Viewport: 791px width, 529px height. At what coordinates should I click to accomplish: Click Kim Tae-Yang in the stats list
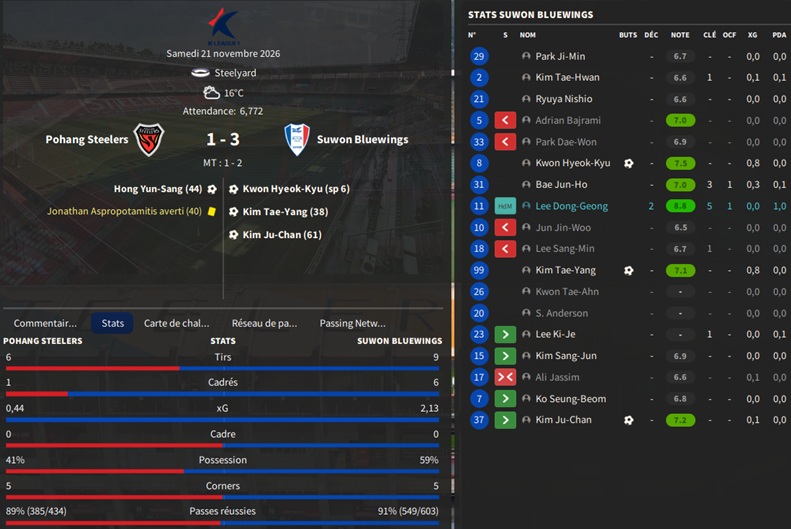click(565, 270)
